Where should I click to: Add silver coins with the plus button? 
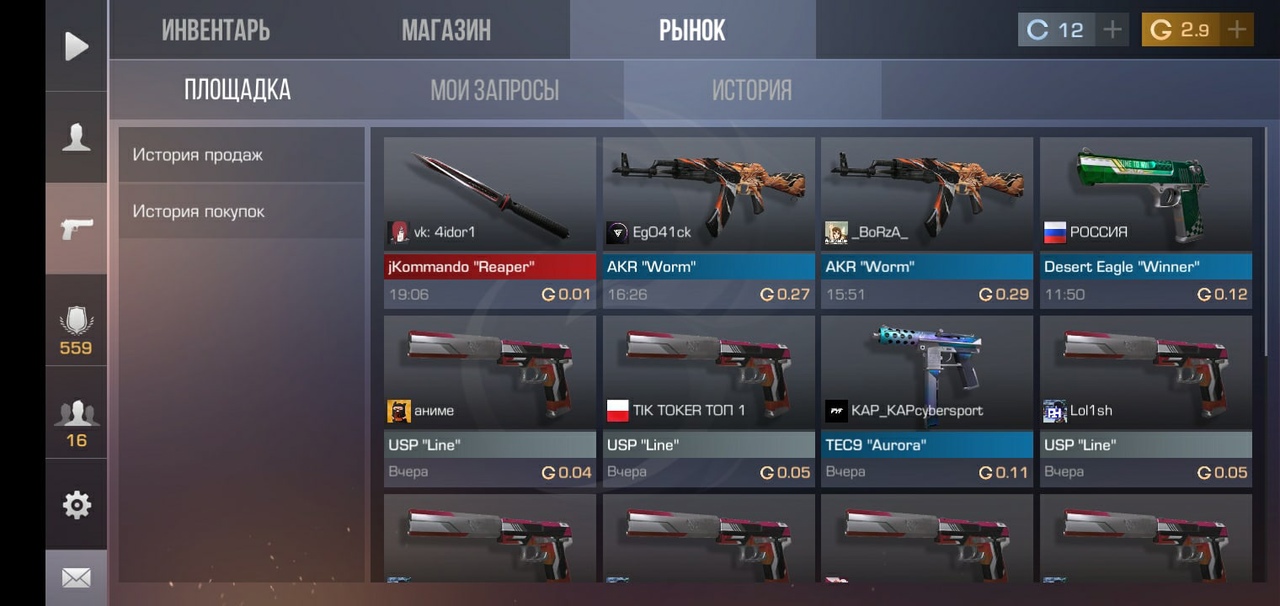coord(1112,30)
